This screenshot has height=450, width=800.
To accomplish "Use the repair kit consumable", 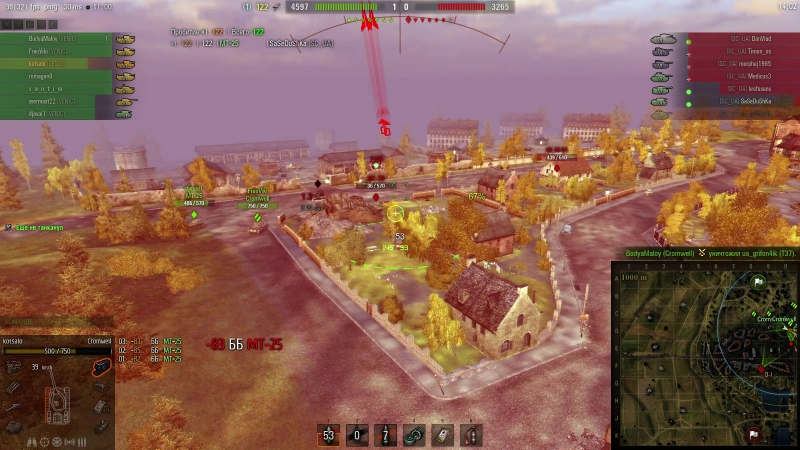I will tap(414, 435).
